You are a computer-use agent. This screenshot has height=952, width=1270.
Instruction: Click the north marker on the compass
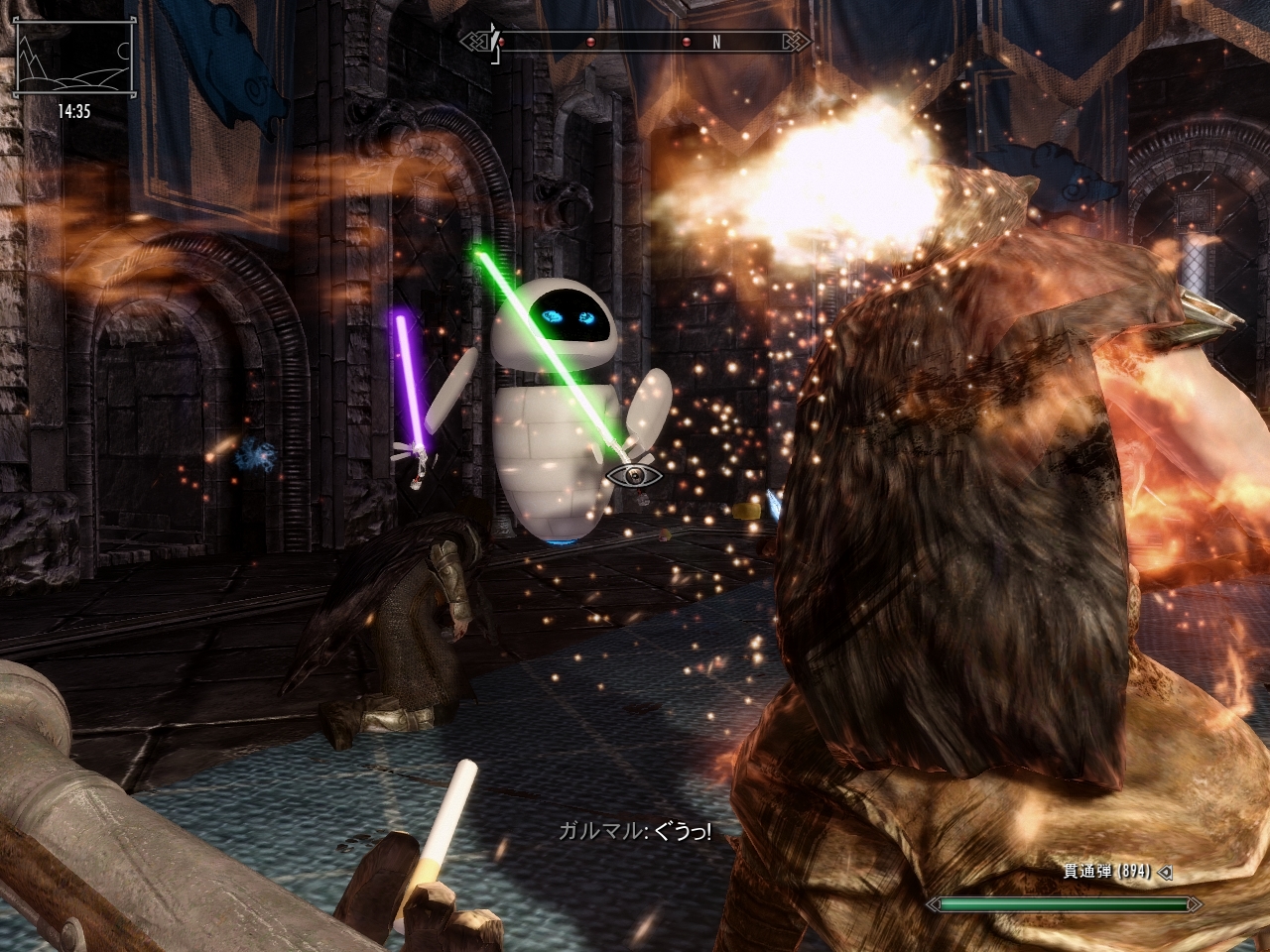pyautogui.click(x=716, y=43)
